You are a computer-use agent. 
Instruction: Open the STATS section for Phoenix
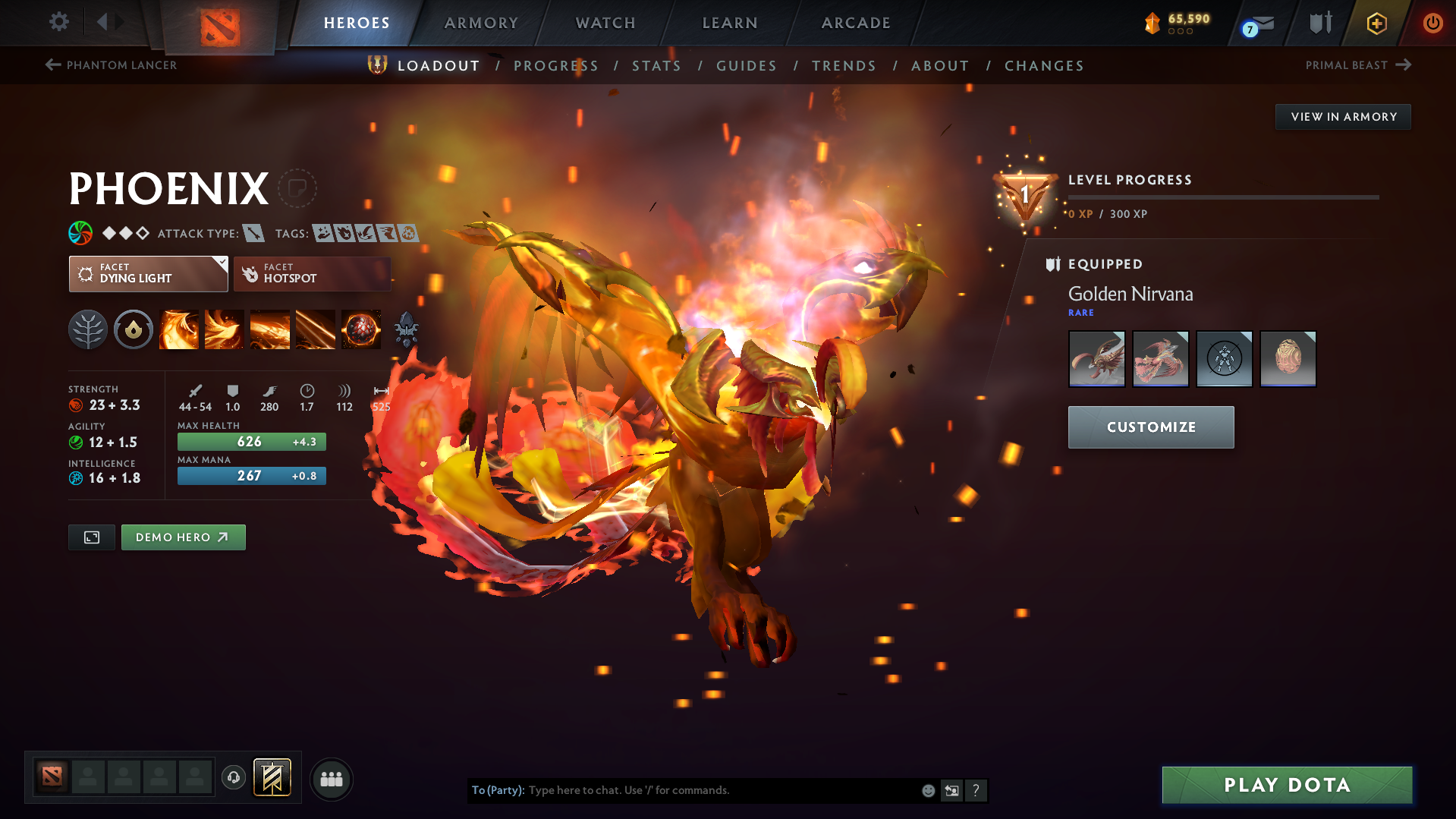tap(656, 66)
